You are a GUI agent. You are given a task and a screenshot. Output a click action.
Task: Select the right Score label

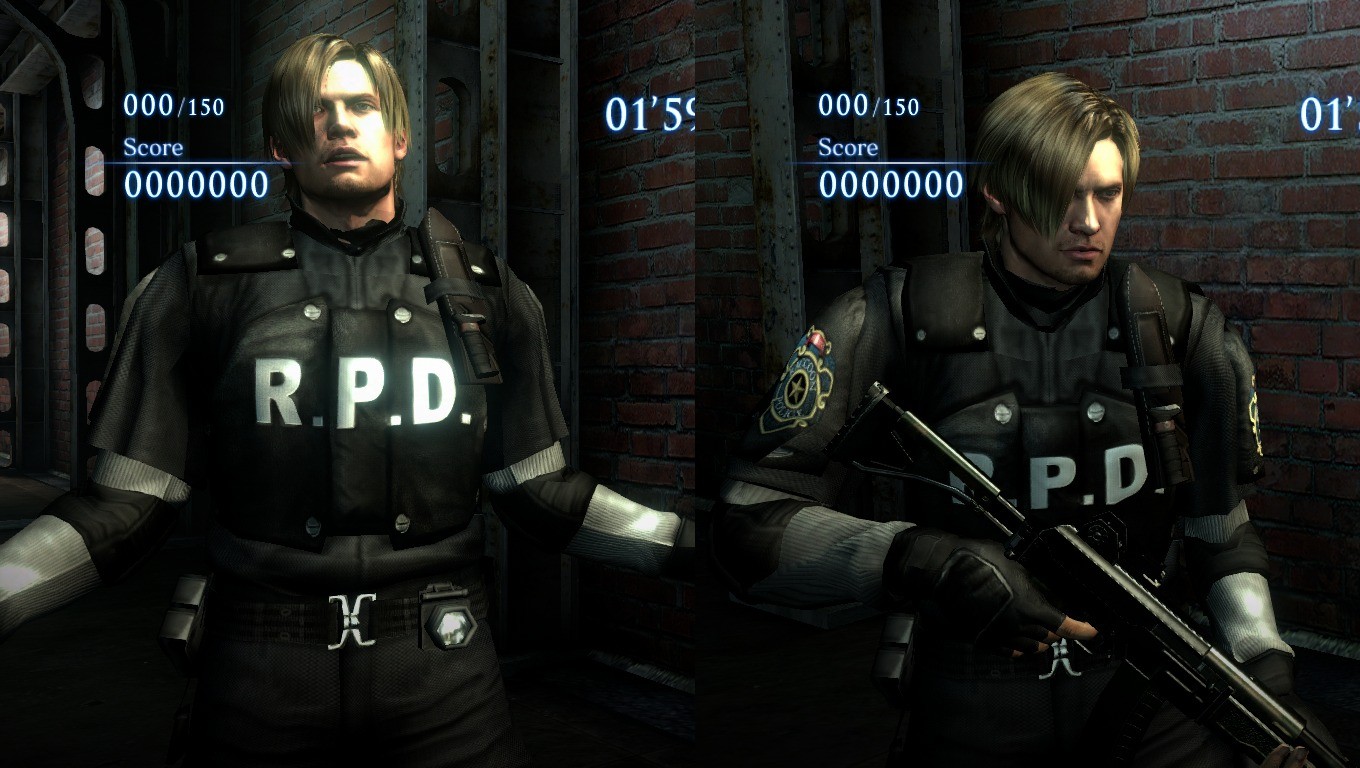(850, 148)
